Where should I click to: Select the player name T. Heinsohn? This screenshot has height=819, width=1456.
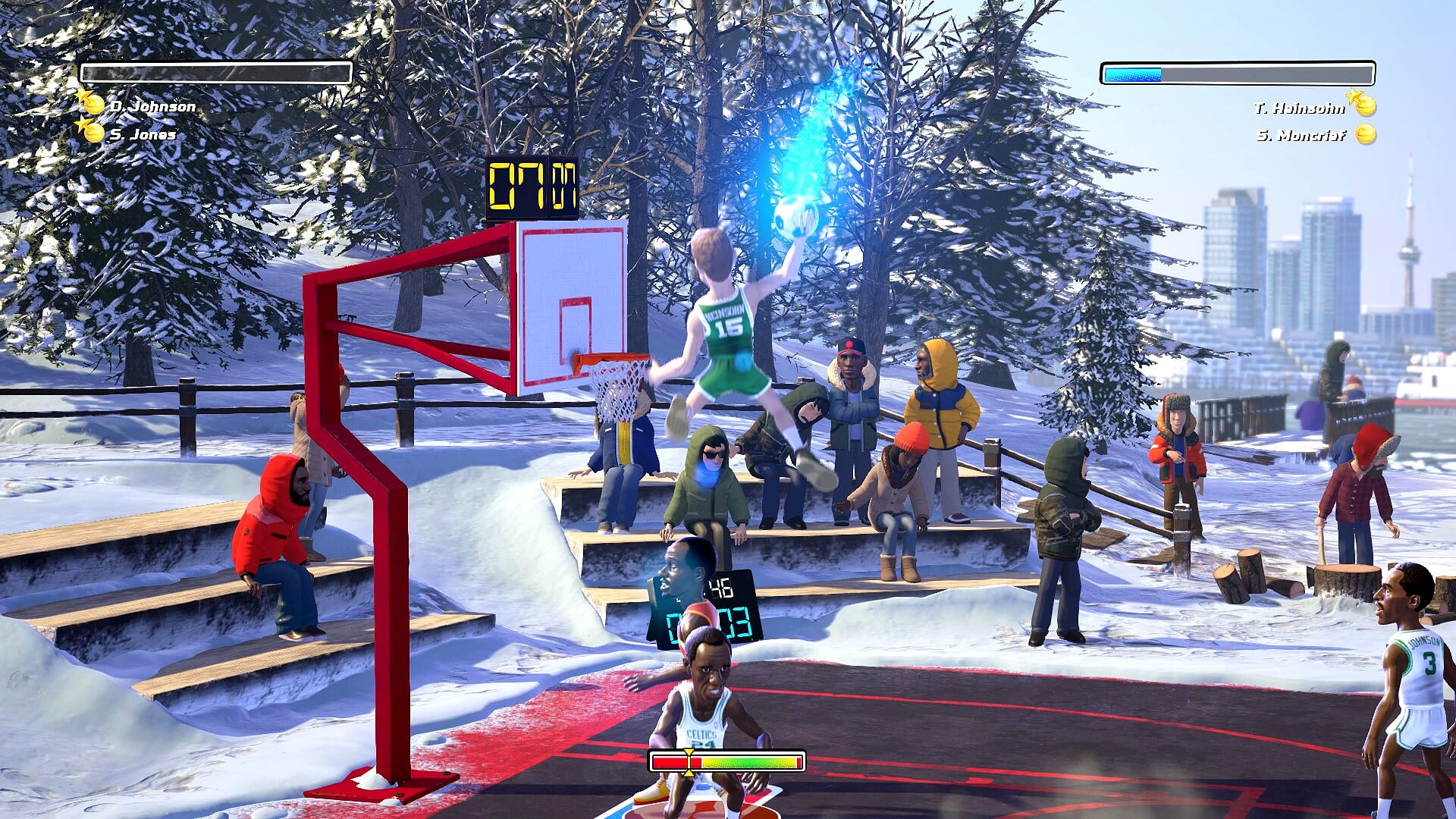[x=1300, y=109]
